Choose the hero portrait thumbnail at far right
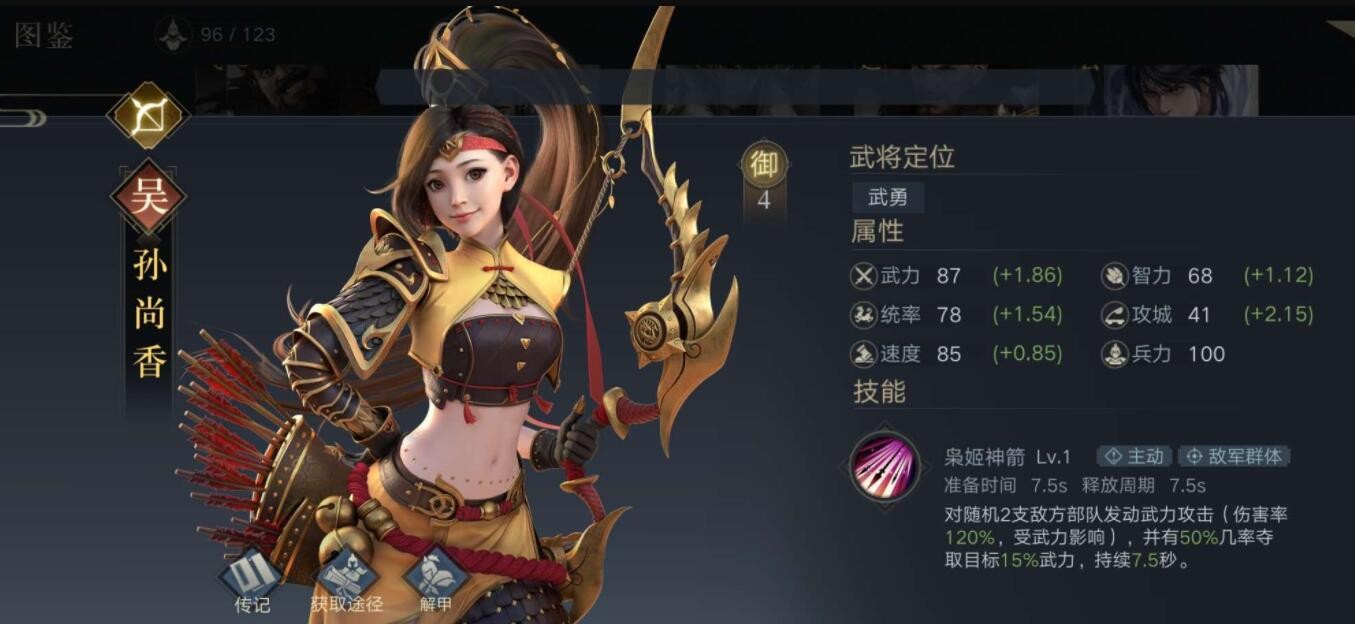This screenshot has height=624, width=1355. click(1180, 90)
